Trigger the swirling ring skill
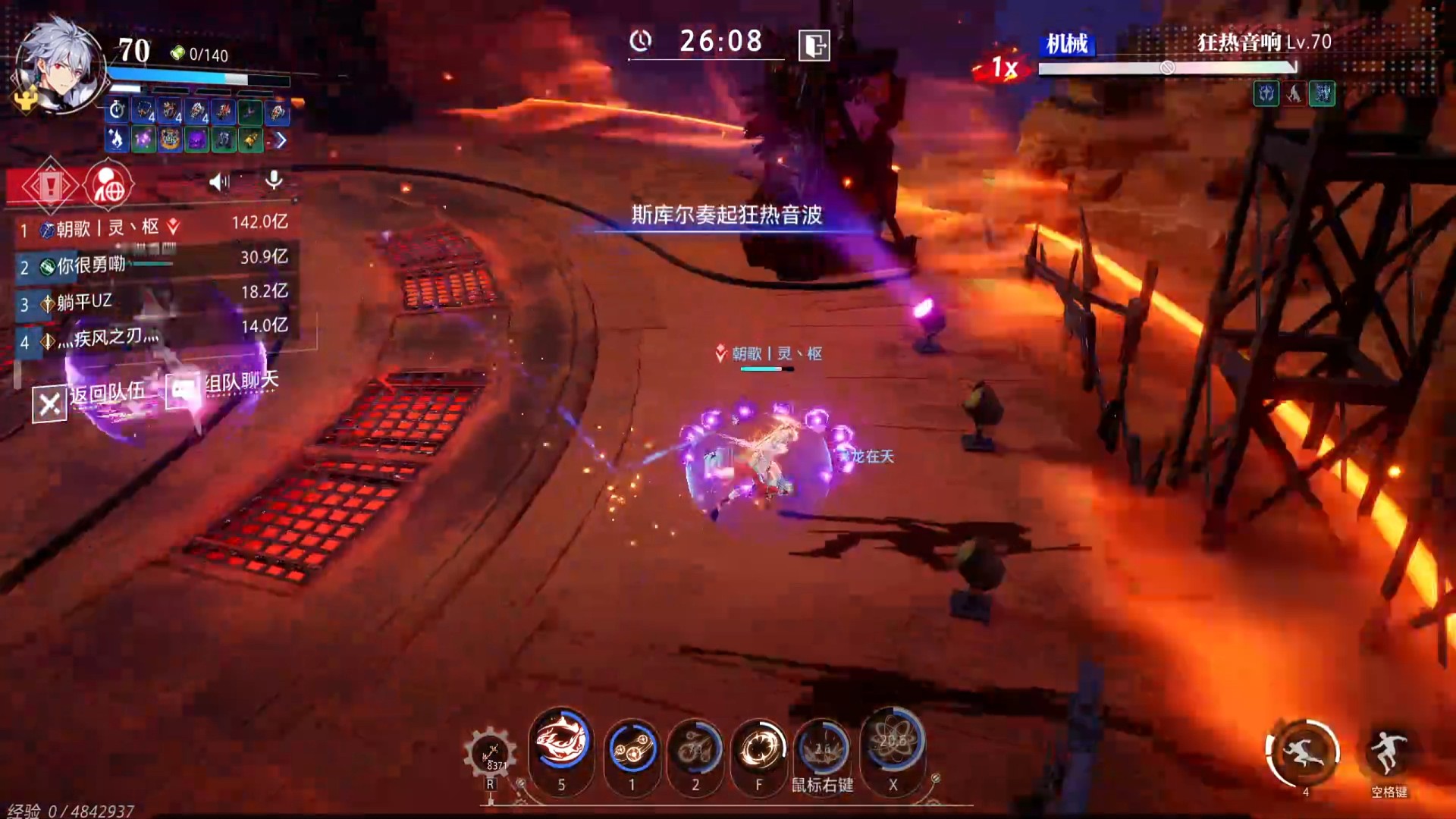1456x819 pixels. (759, 749)
